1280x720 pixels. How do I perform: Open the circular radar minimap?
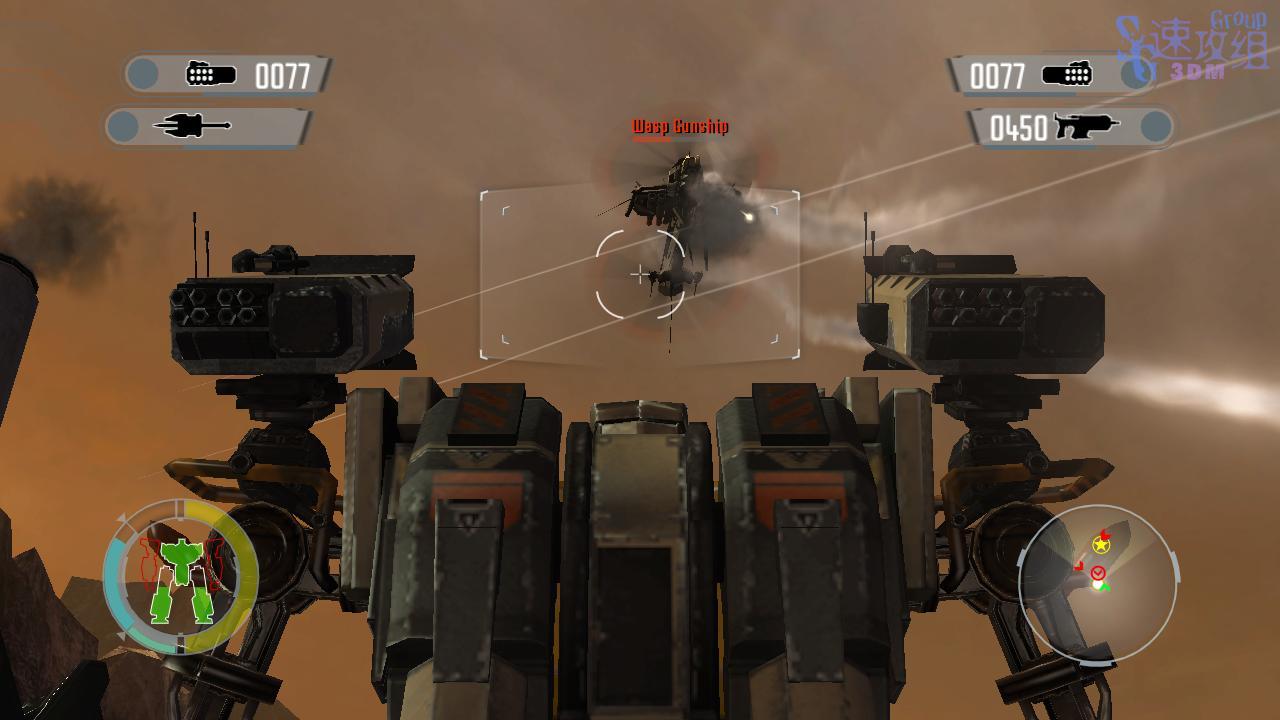[1097, 584]
